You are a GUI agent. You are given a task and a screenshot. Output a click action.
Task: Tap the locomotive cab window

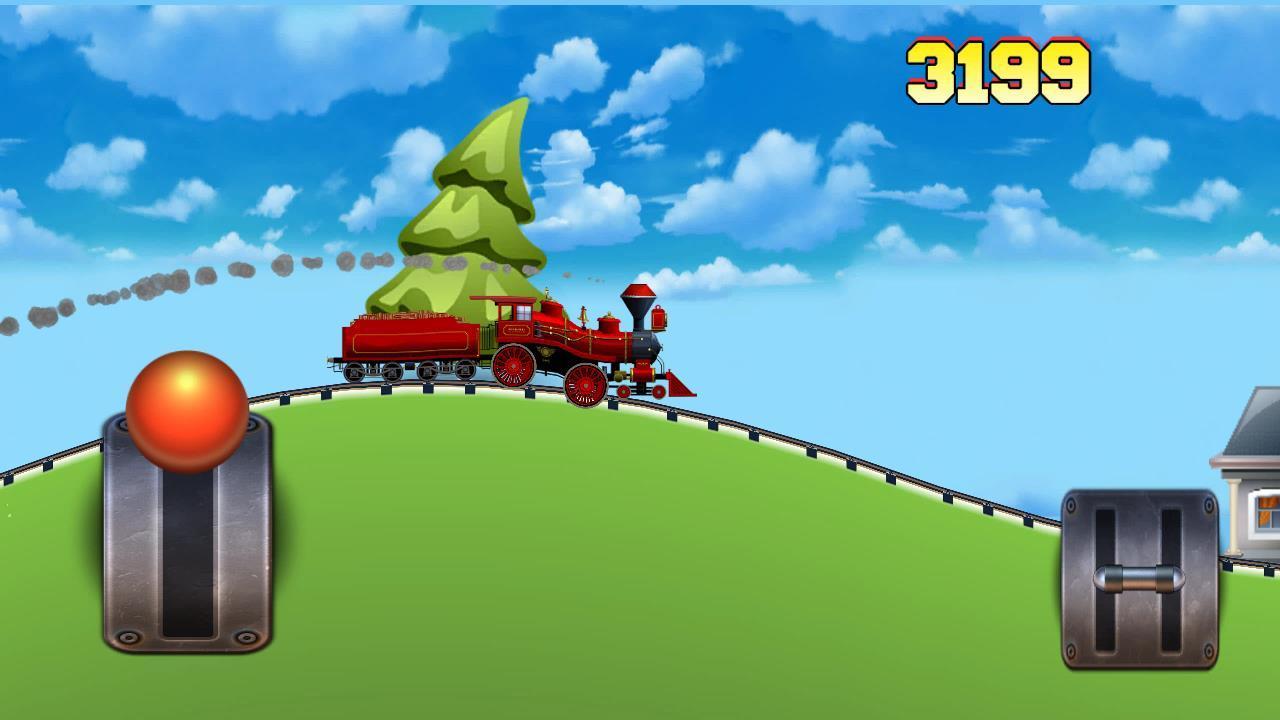(x=521, y=312)
